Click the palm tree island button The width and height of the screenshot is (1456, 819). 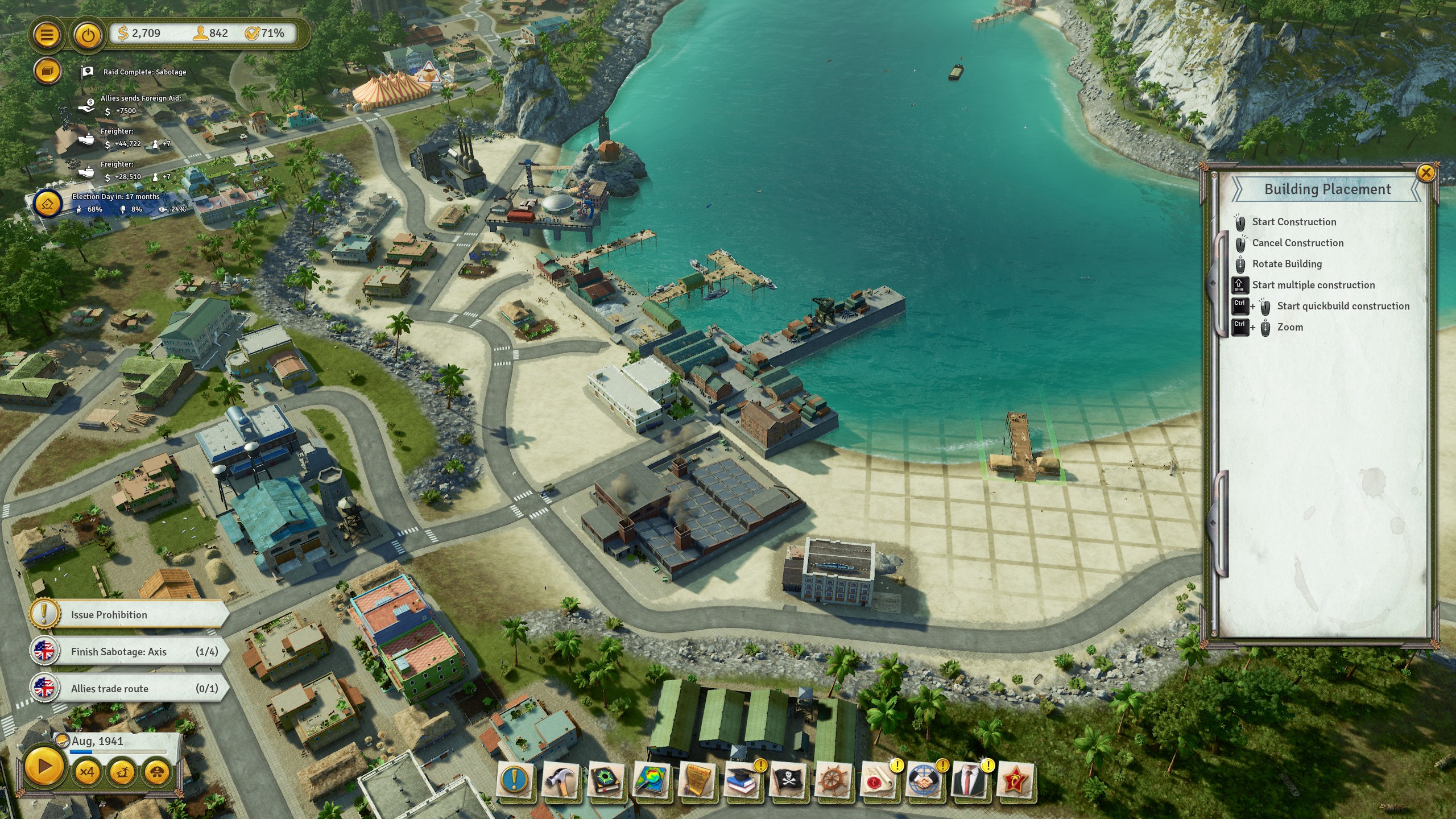tap(122, 772)
